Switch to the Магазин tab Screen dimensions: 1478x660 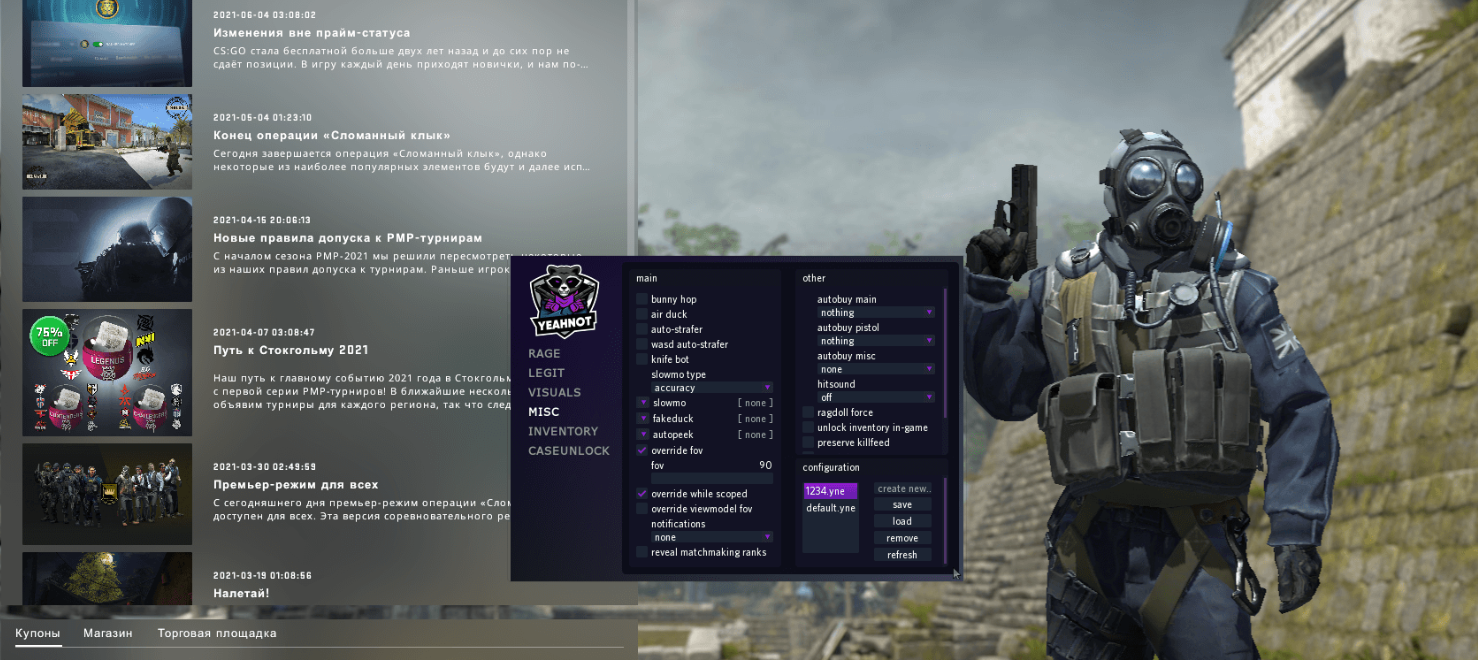(107, 633)
